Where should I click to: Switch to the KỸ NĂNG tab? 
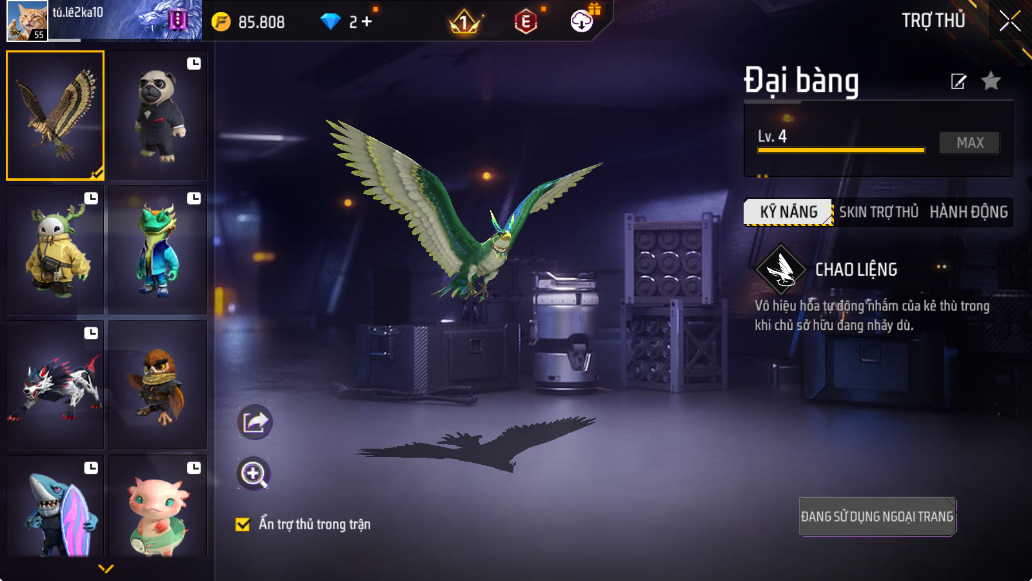coord(789,212)
